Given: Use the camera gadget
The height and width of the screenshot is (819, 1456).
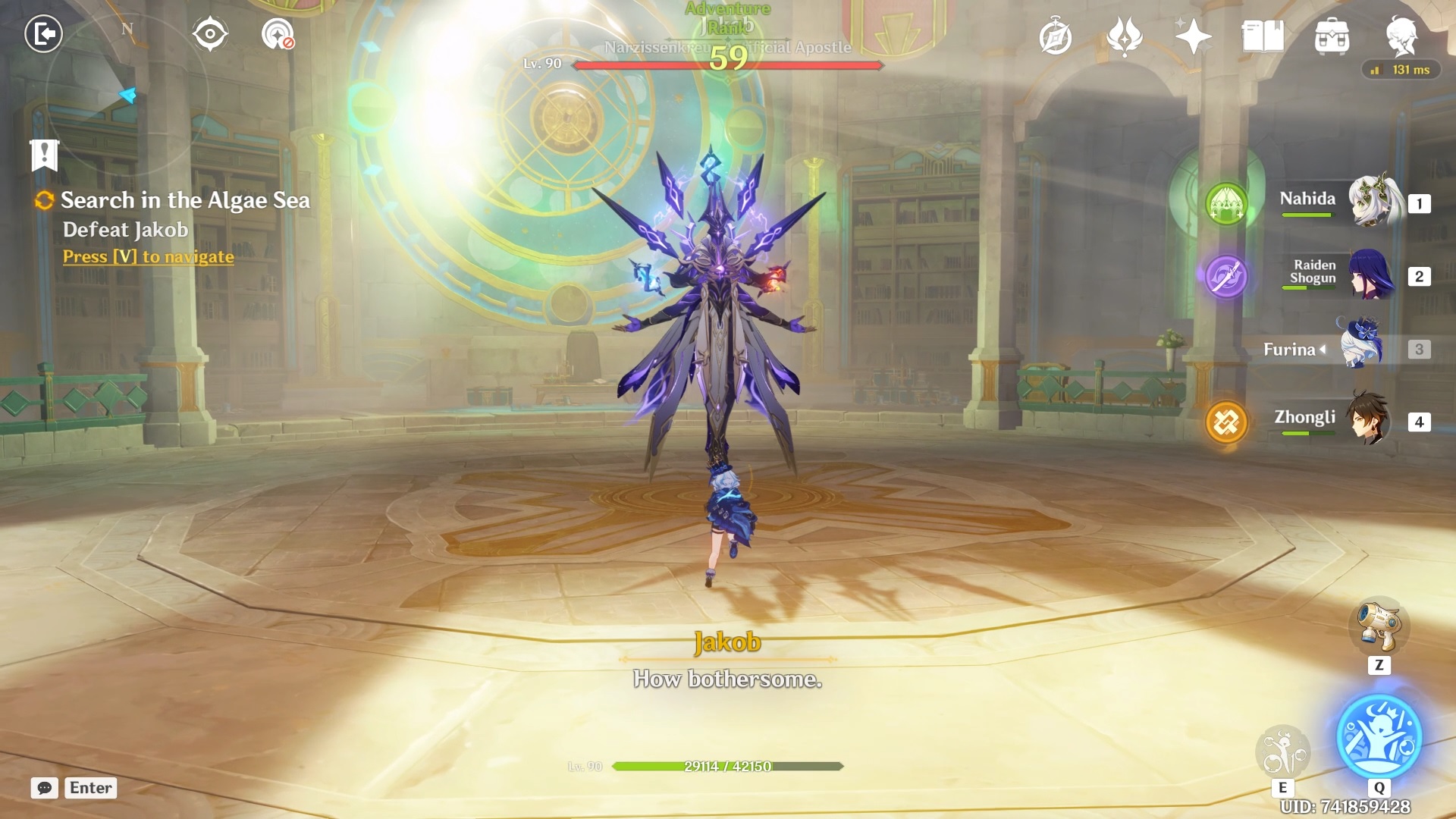Looking at the screenshot, I should 1379,626.
